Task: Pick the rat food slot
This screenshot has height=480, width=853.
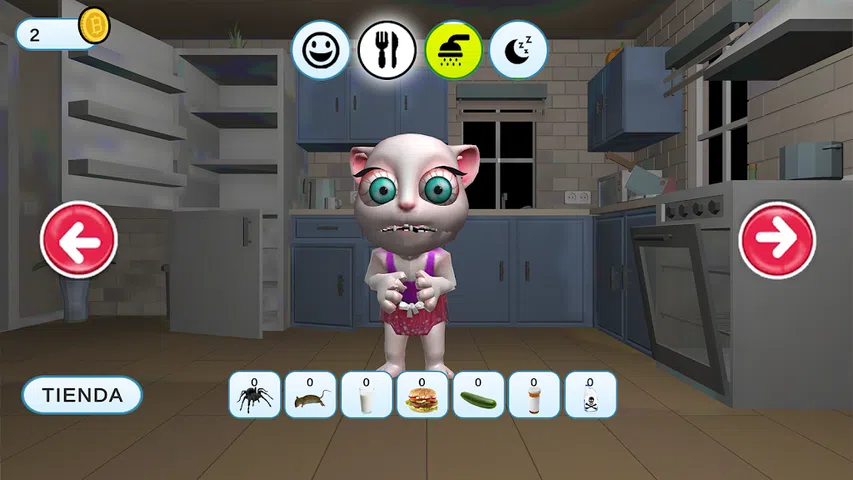Action: pos(310,395)
